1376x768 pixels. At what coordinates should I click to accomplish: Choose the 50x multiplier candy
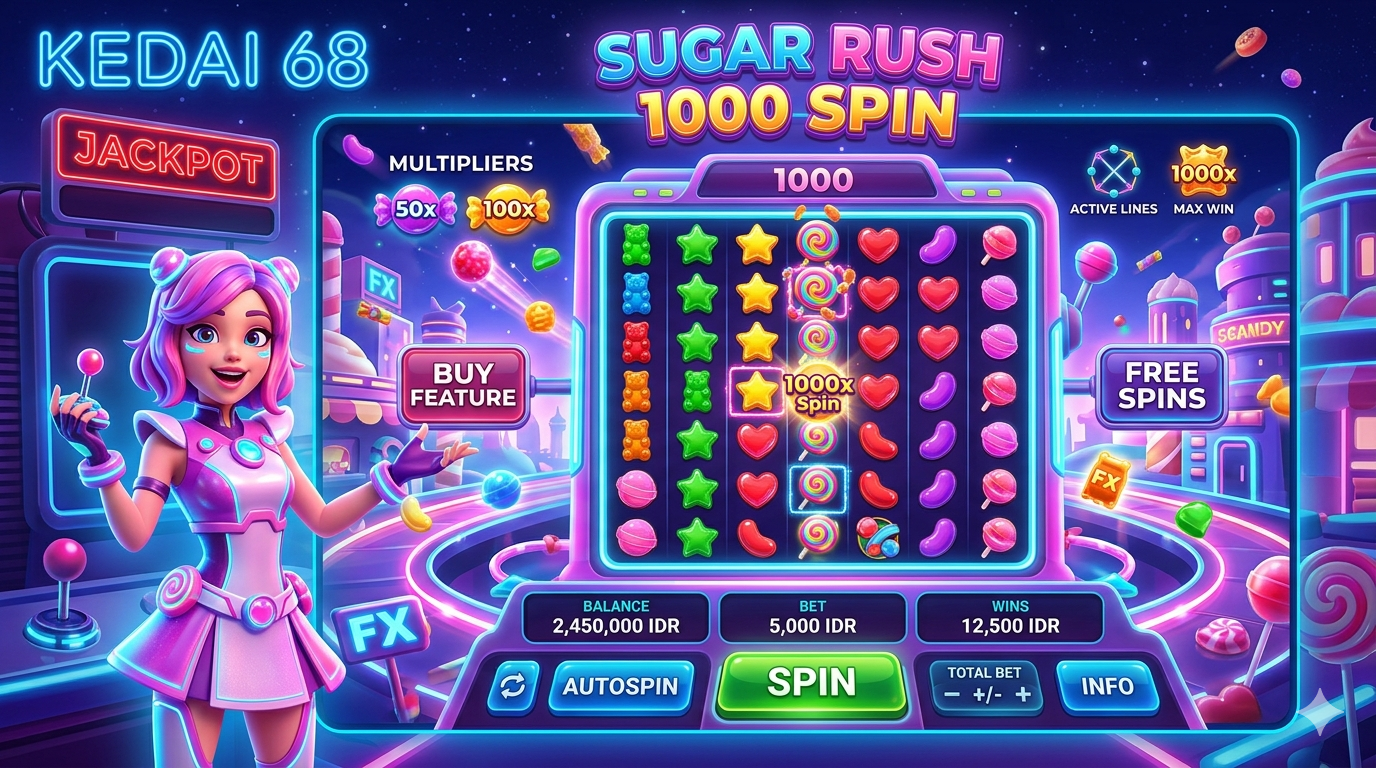click(414, 208)
